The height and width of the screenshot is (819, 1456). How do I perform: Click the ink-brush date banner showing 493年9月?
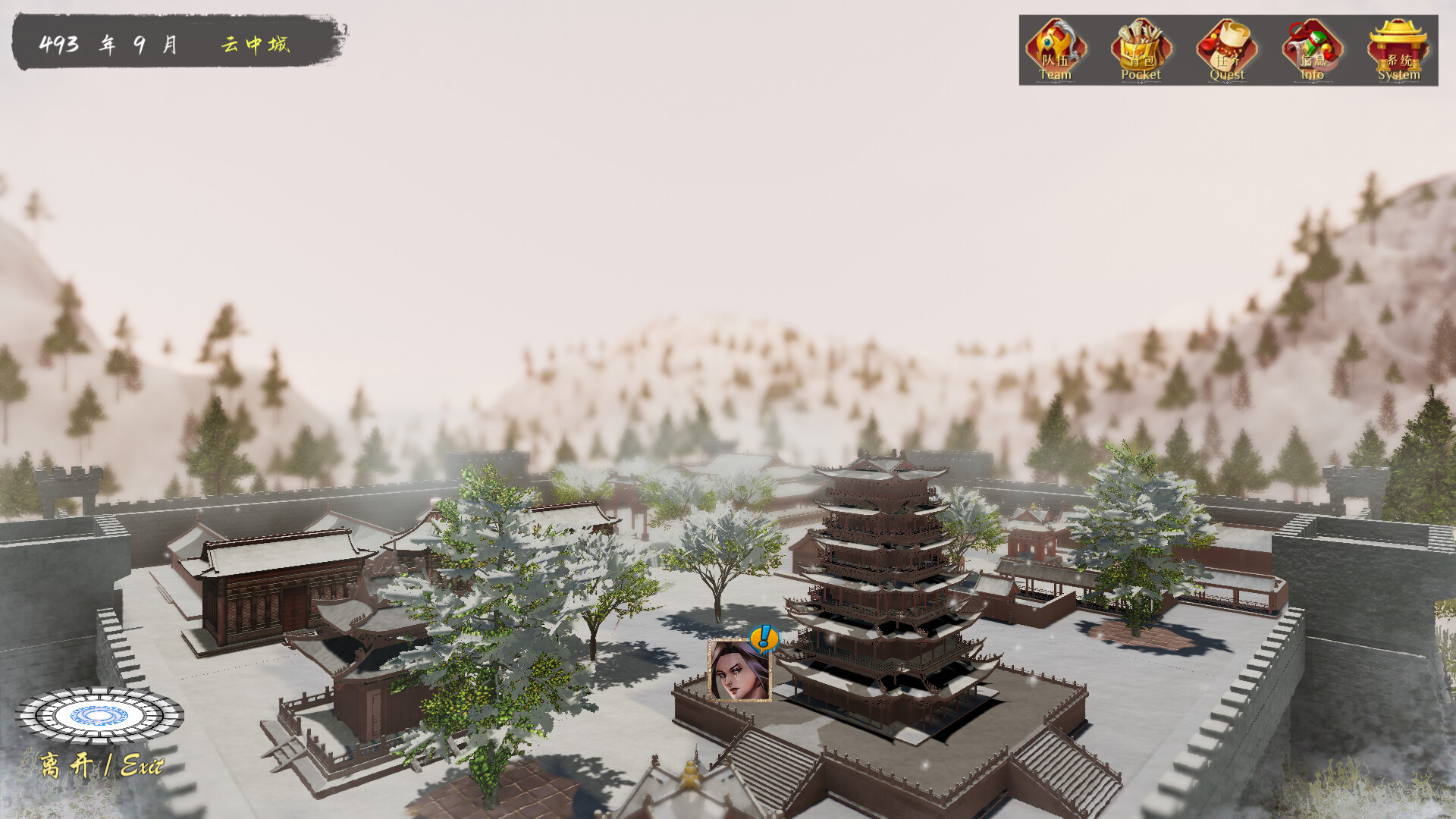point(110,44)
